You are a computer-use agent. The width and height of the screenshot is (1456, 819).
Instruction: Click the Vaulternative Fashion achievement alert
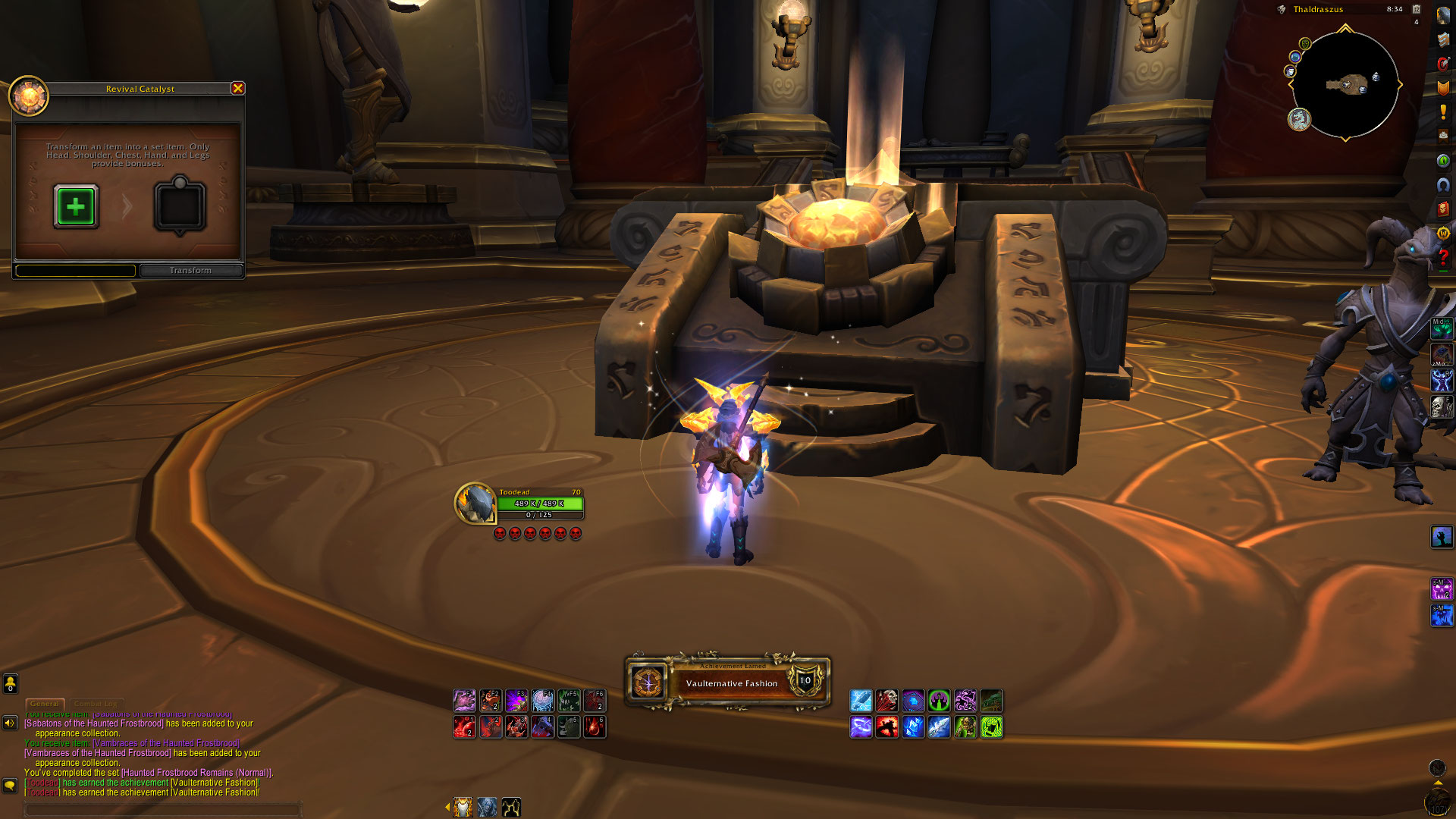(x=728, y=682)
